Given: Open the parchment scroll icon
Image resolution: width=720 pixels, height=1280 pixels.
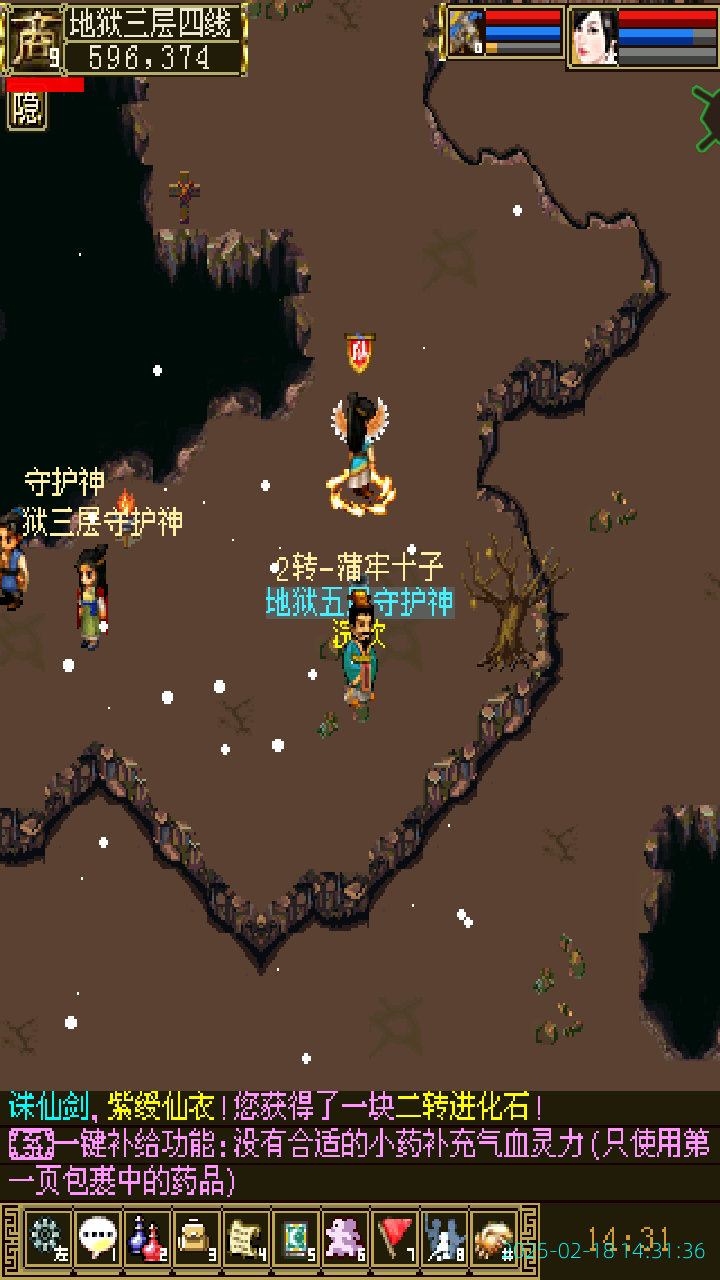Looking at the screenshot, I should [246, 1238].
